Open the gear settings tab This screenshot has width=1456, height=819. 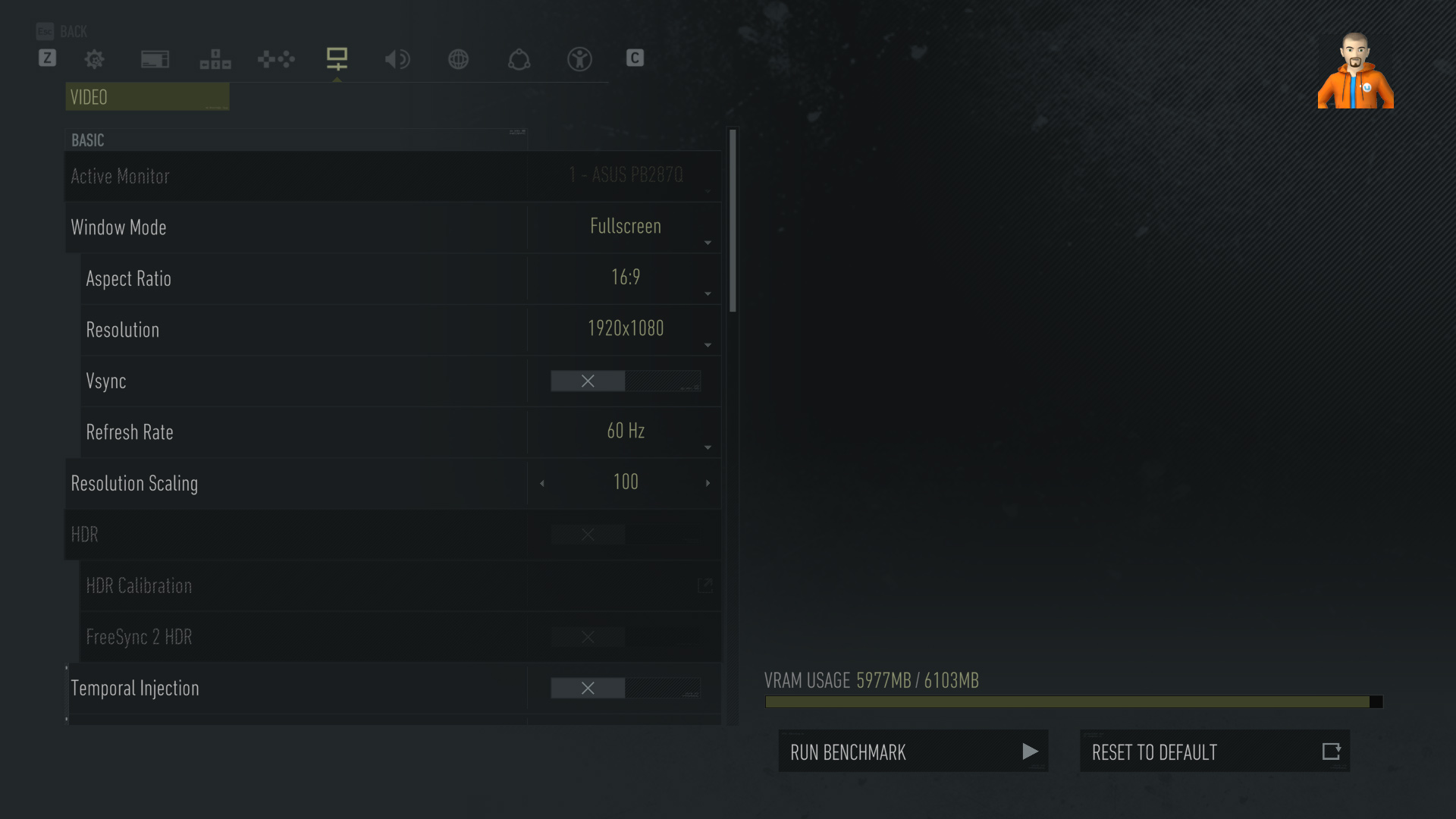coord(95,59)
